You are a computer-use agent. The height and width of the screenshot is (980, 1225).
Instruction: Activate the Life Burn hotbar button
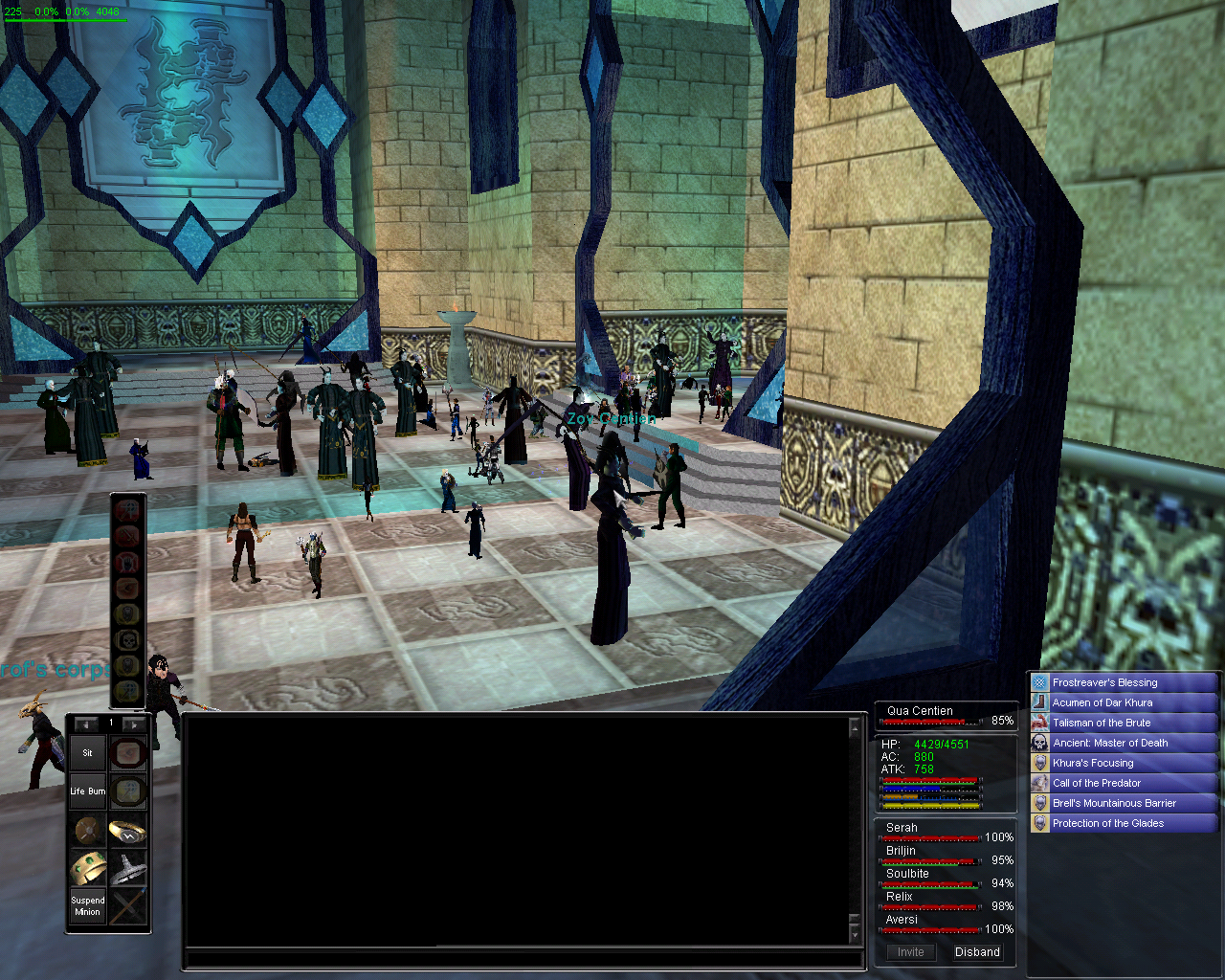click(87, 791)
